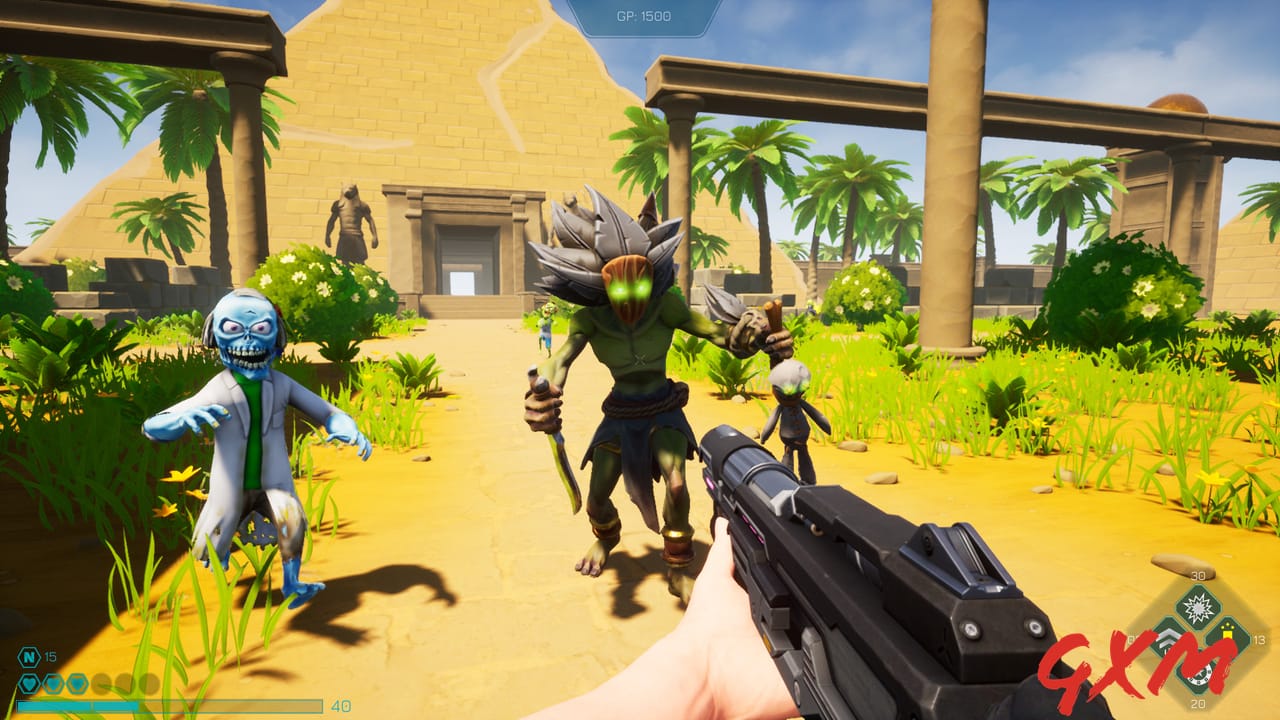The image size is (1280, 720).
Task: Select the chevron rank icon in the bottom-right cluster
Action: [1169, 638]
